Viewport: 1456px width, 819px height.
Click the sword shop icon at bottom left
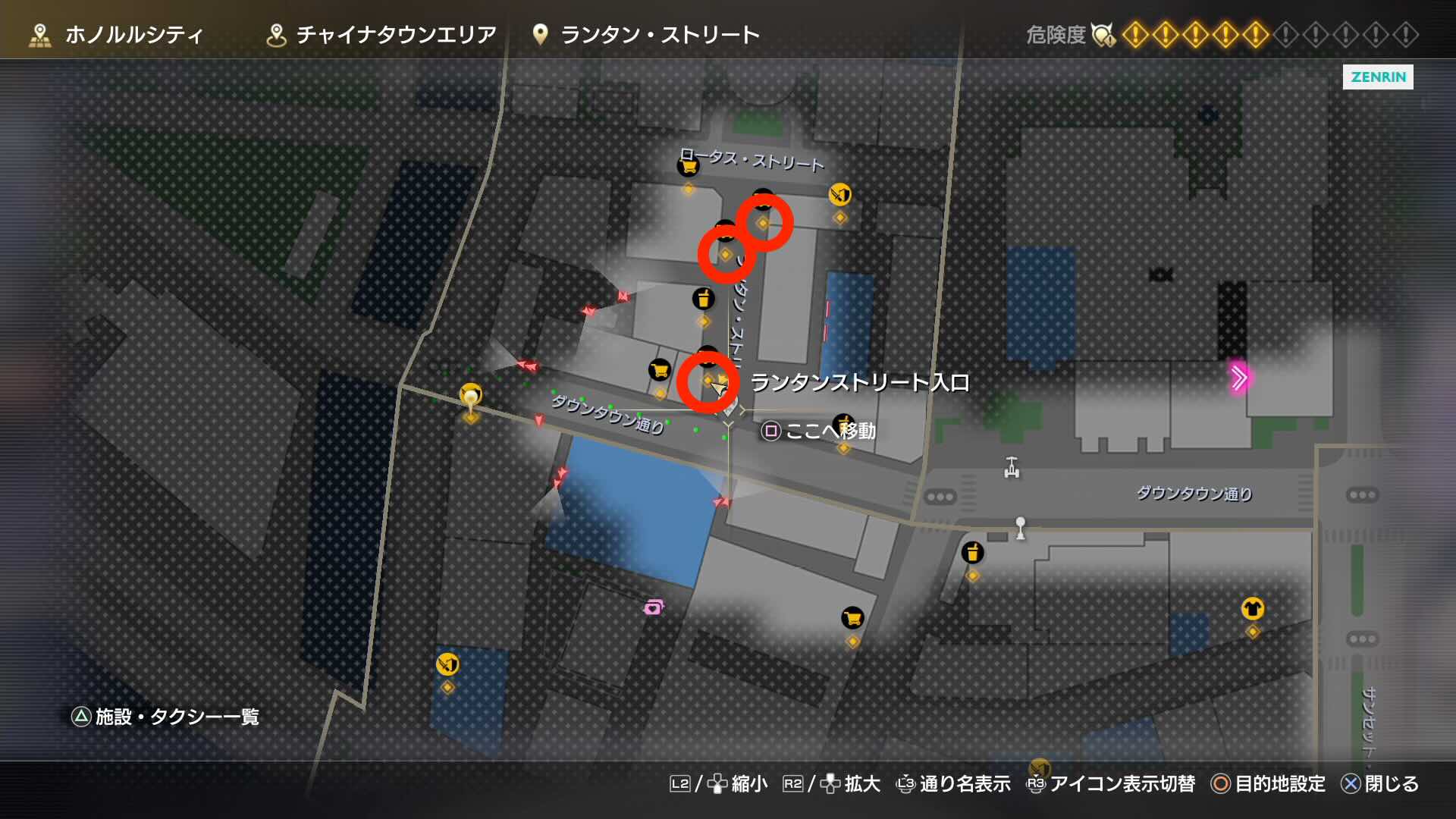tap(447, 664)
